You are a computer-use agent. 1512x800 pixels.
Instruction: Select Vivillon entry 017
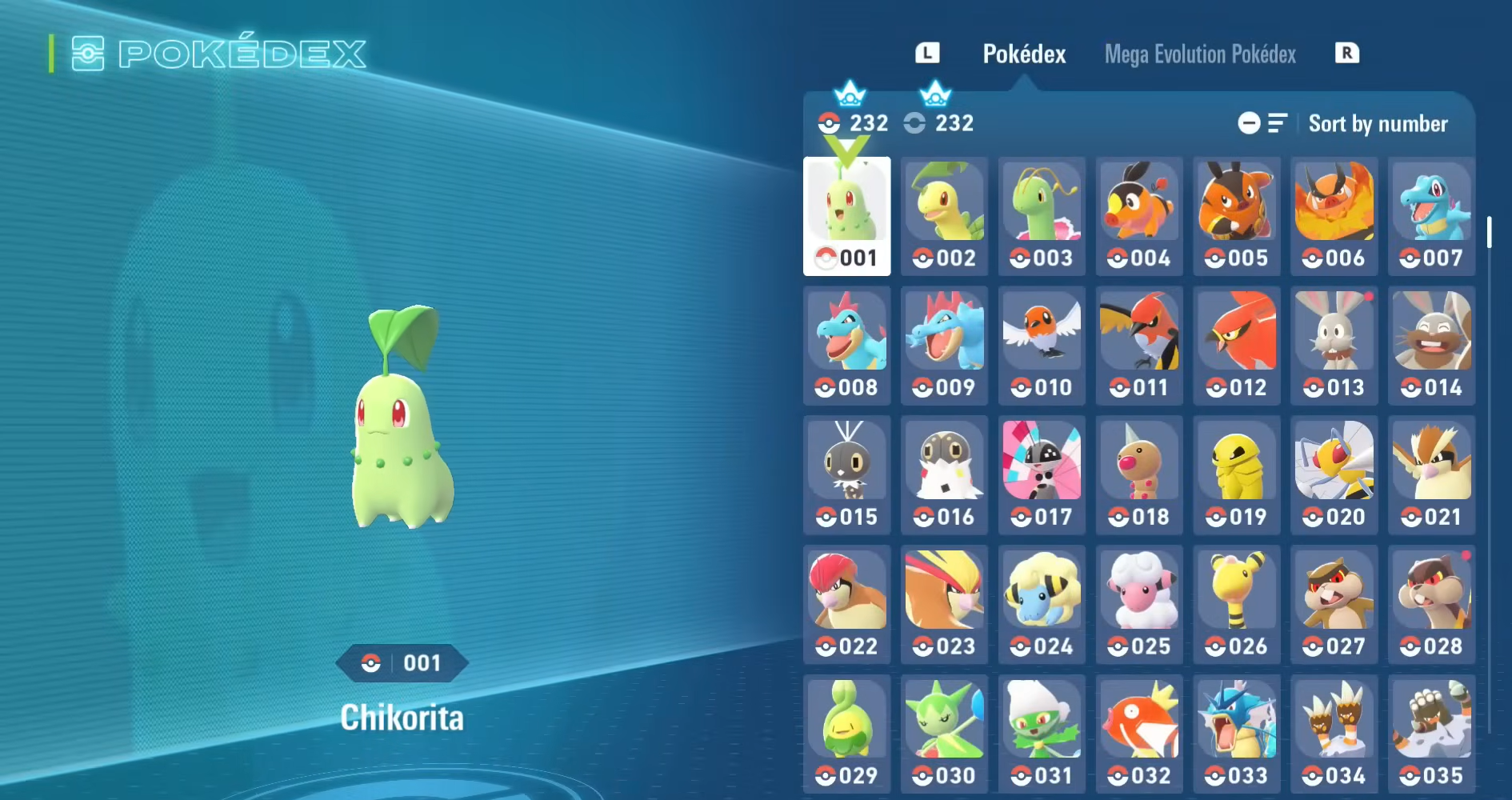pos(1042,475)
